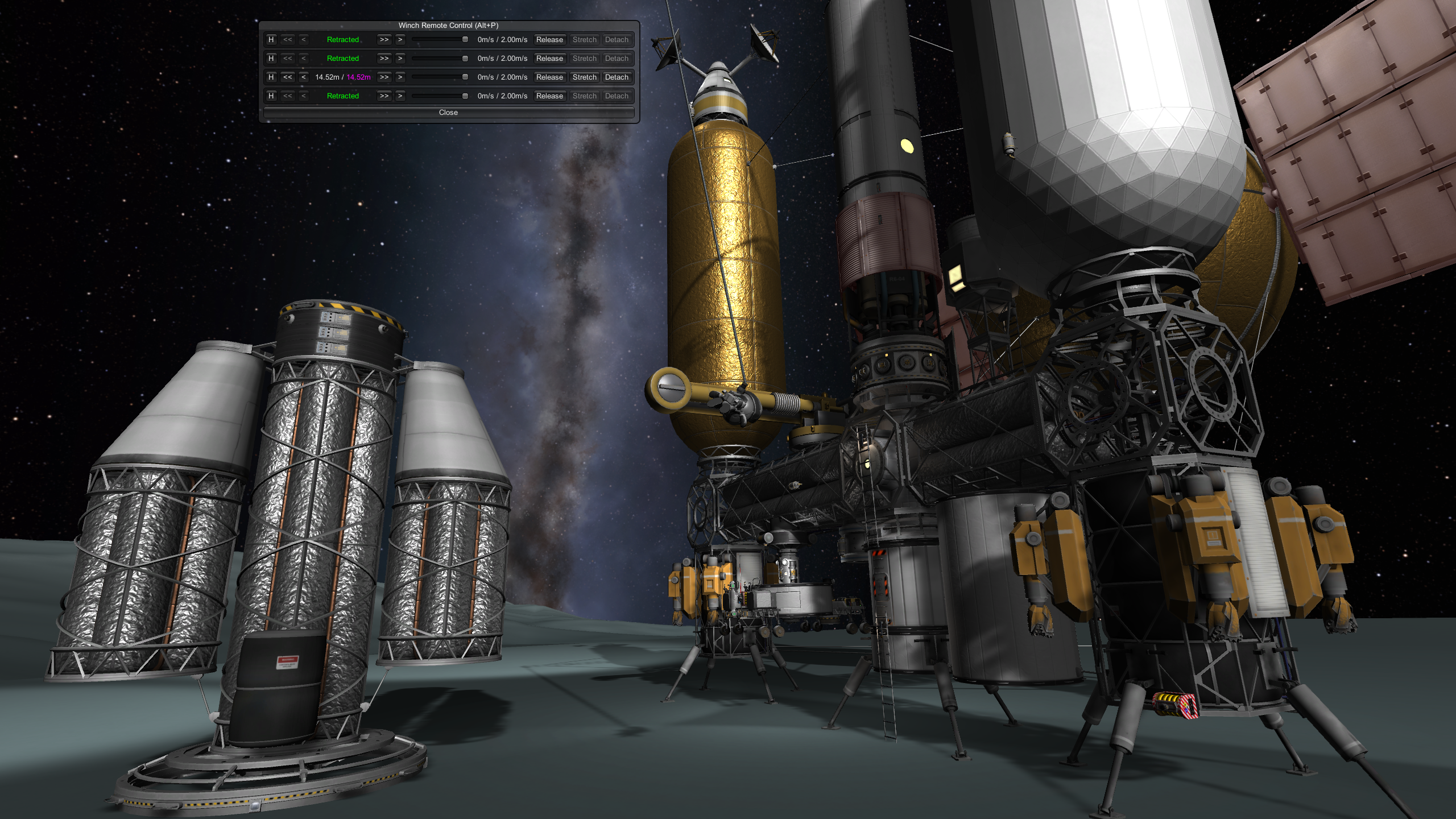Viewport: 1456px width, 819px height.
Task: Click the H button on the 14.52m winch
Action: (271, 77)
